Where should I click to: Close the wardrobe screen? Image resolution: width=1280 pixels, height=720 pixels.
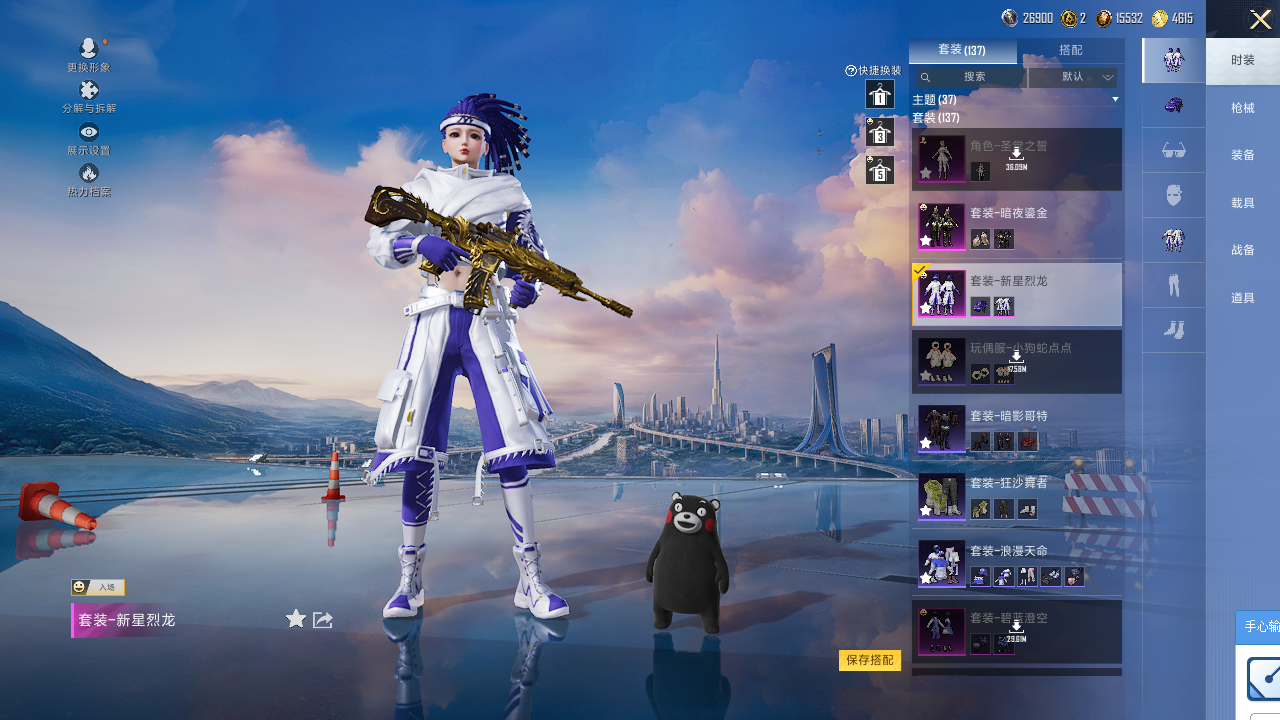coord(1260,19)
